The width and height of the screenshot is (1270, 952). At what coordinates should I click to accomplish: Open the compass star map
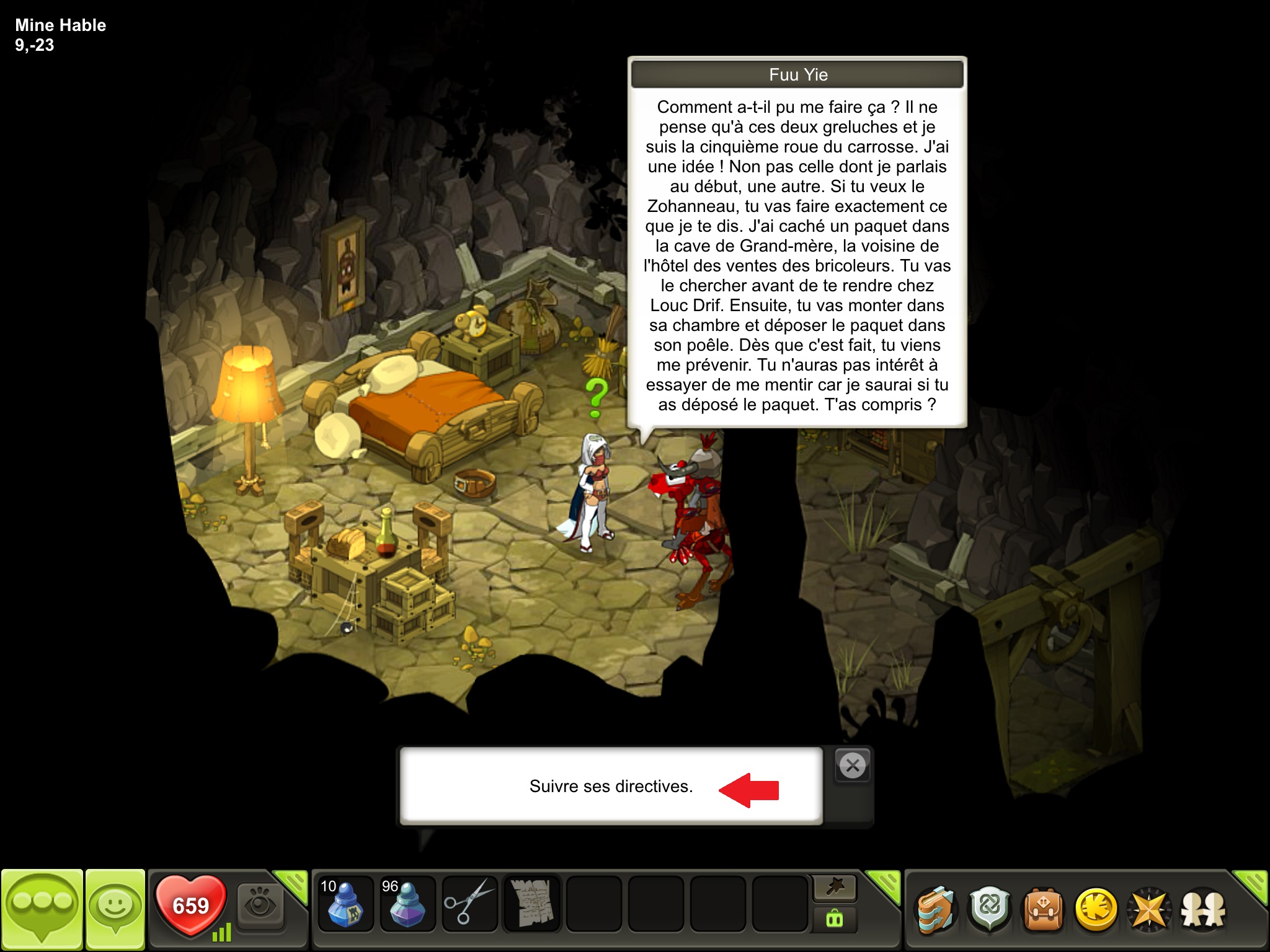coord(1149,910)
